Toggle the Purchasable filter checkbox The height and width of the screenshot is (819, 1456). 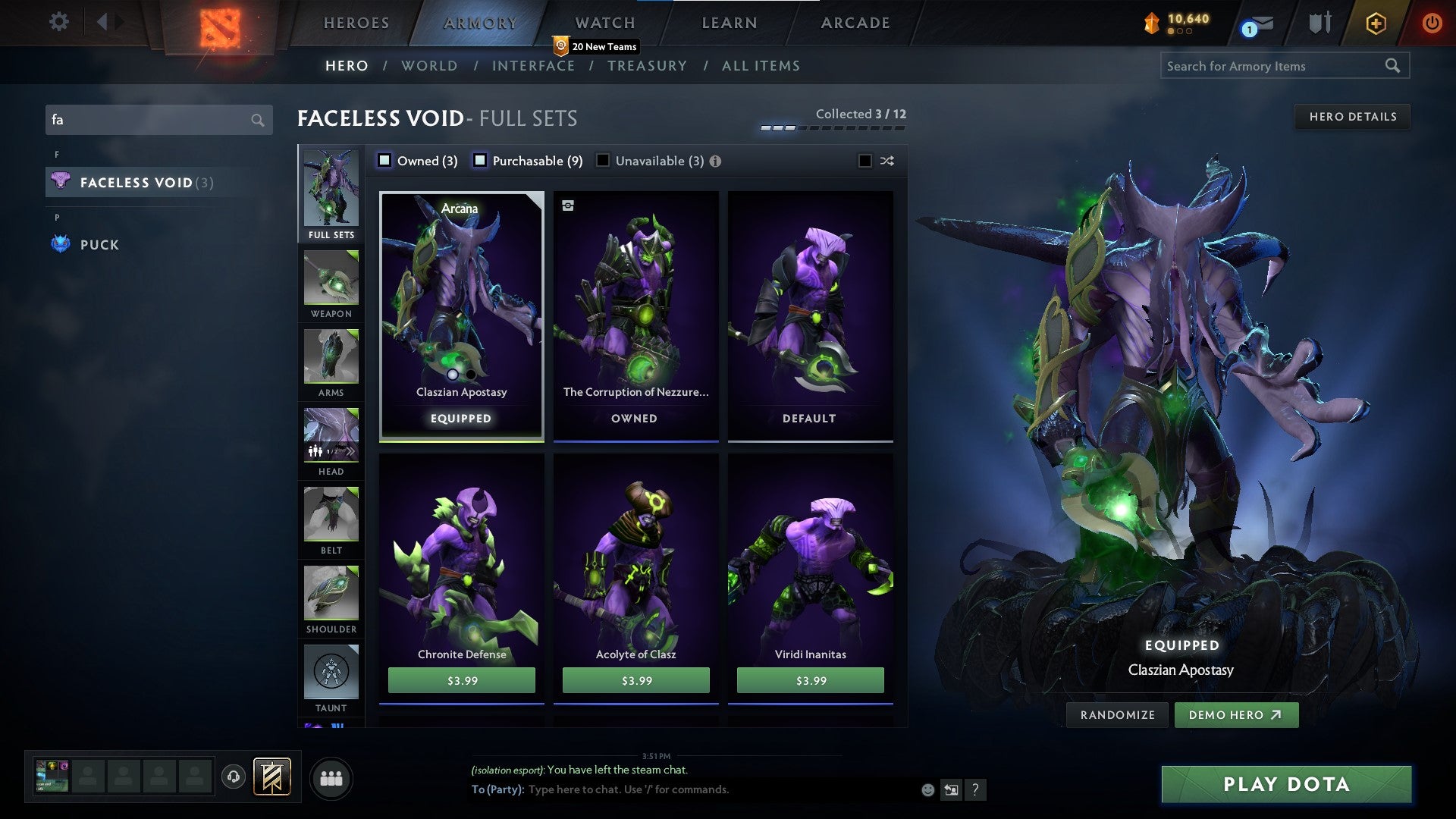(x=480, y=160)
